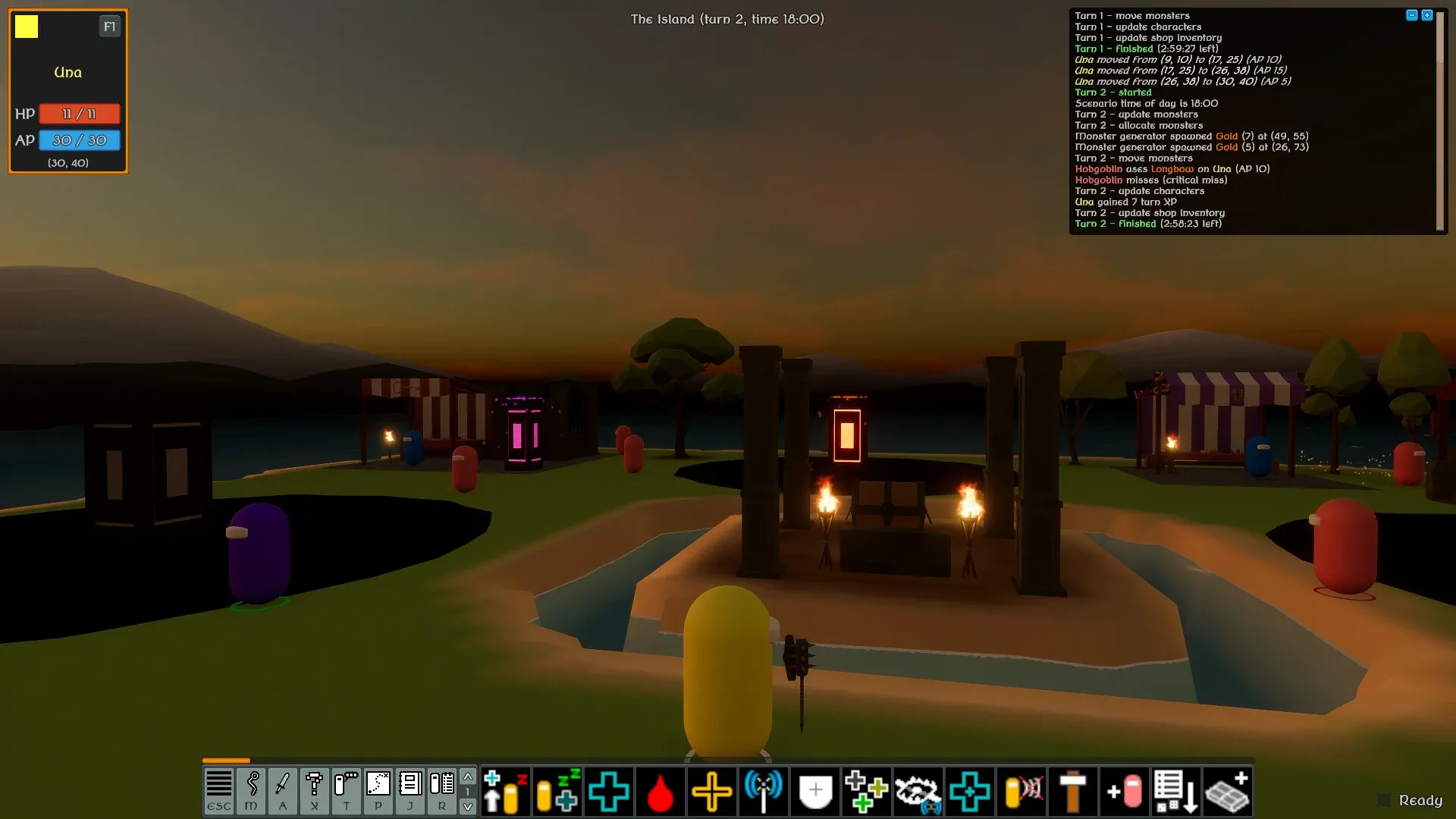This screenshot has width=1456, height=819.
Task: Select the path-drawing P tool
Action: click(378, 792)
